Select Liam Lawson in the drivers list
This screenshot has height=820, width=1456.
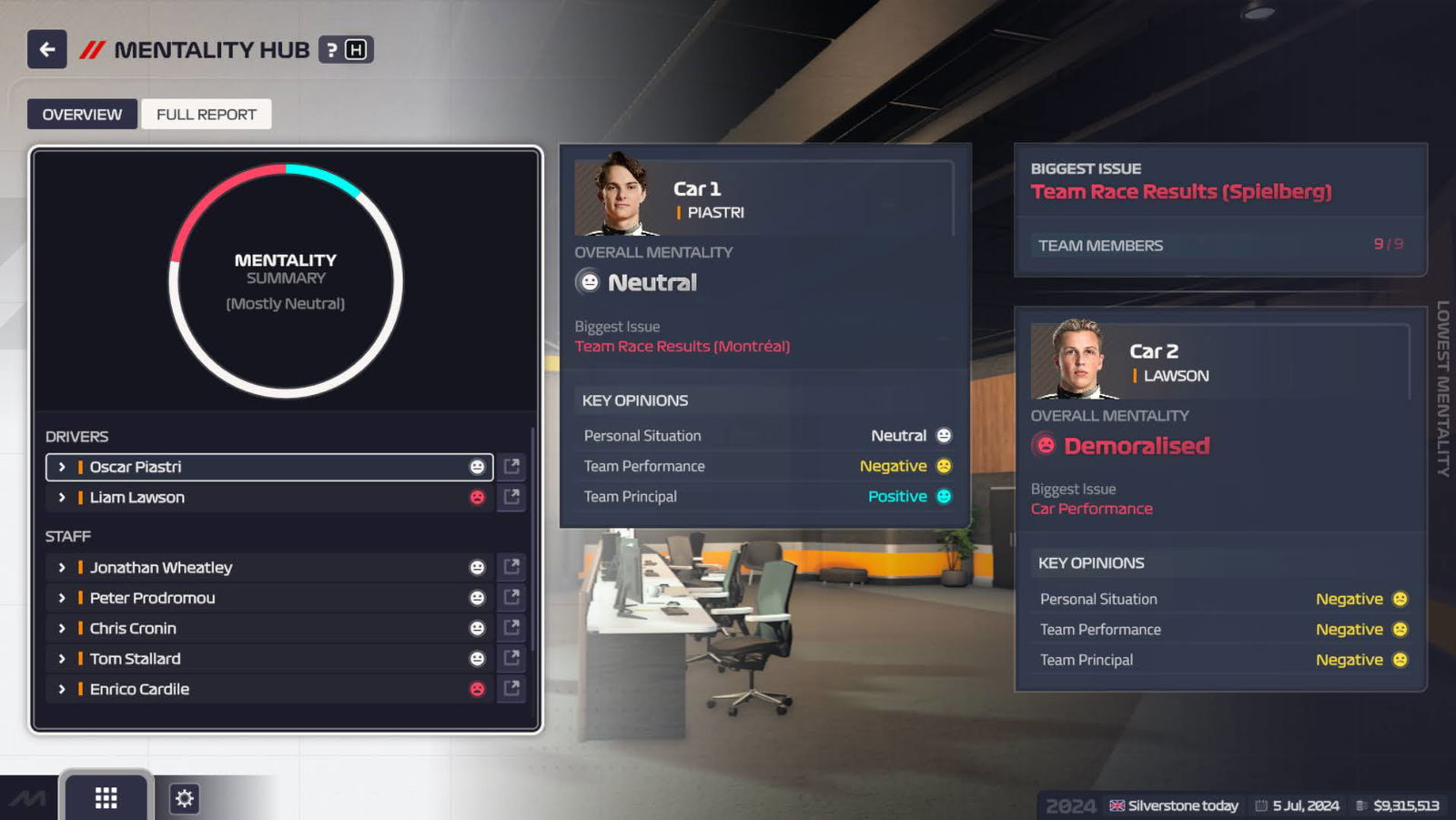coord(269,498)
